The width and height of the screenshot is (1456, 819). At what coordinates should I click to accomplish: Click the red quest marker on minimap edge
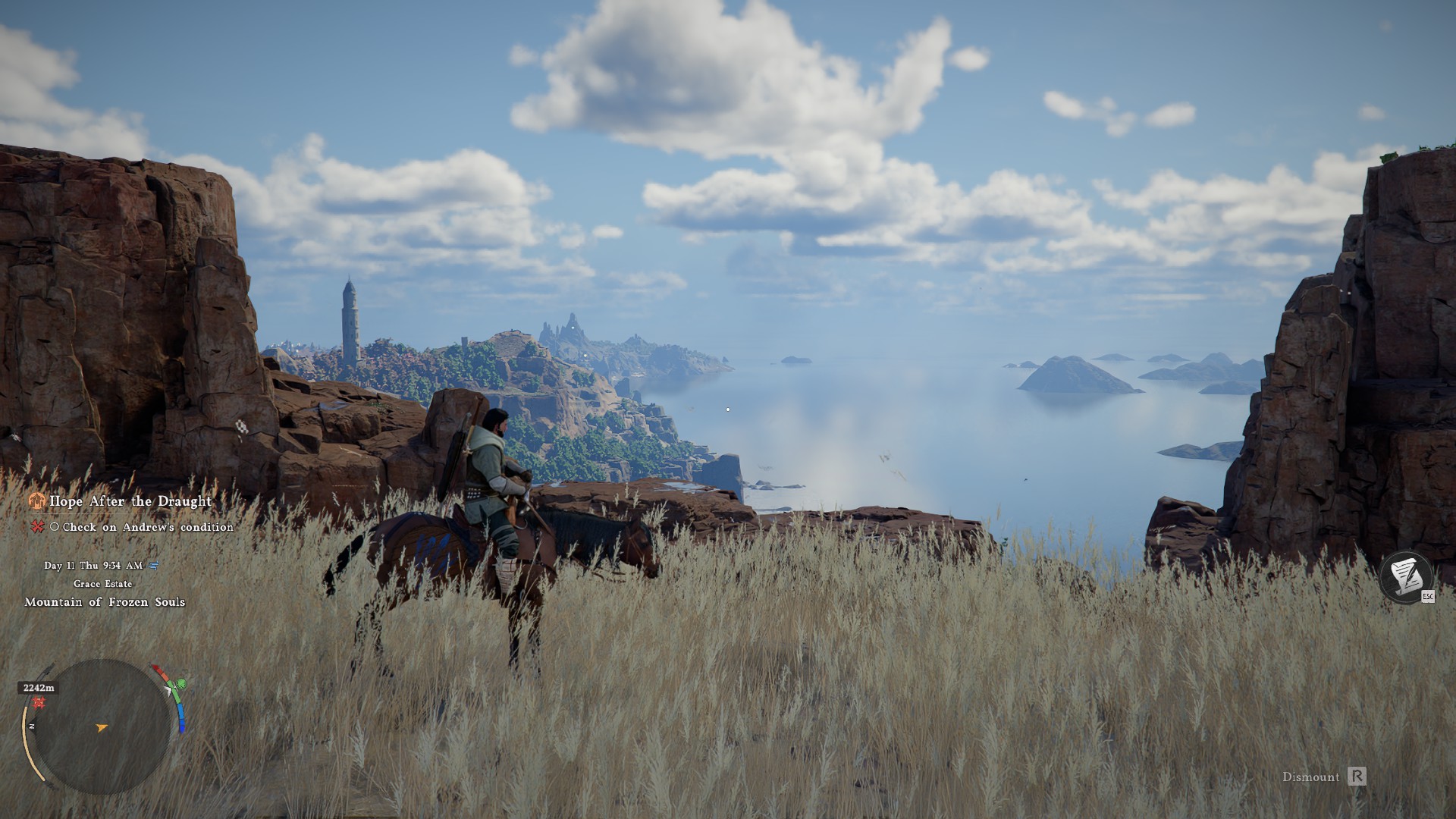(x=39, y=703)
